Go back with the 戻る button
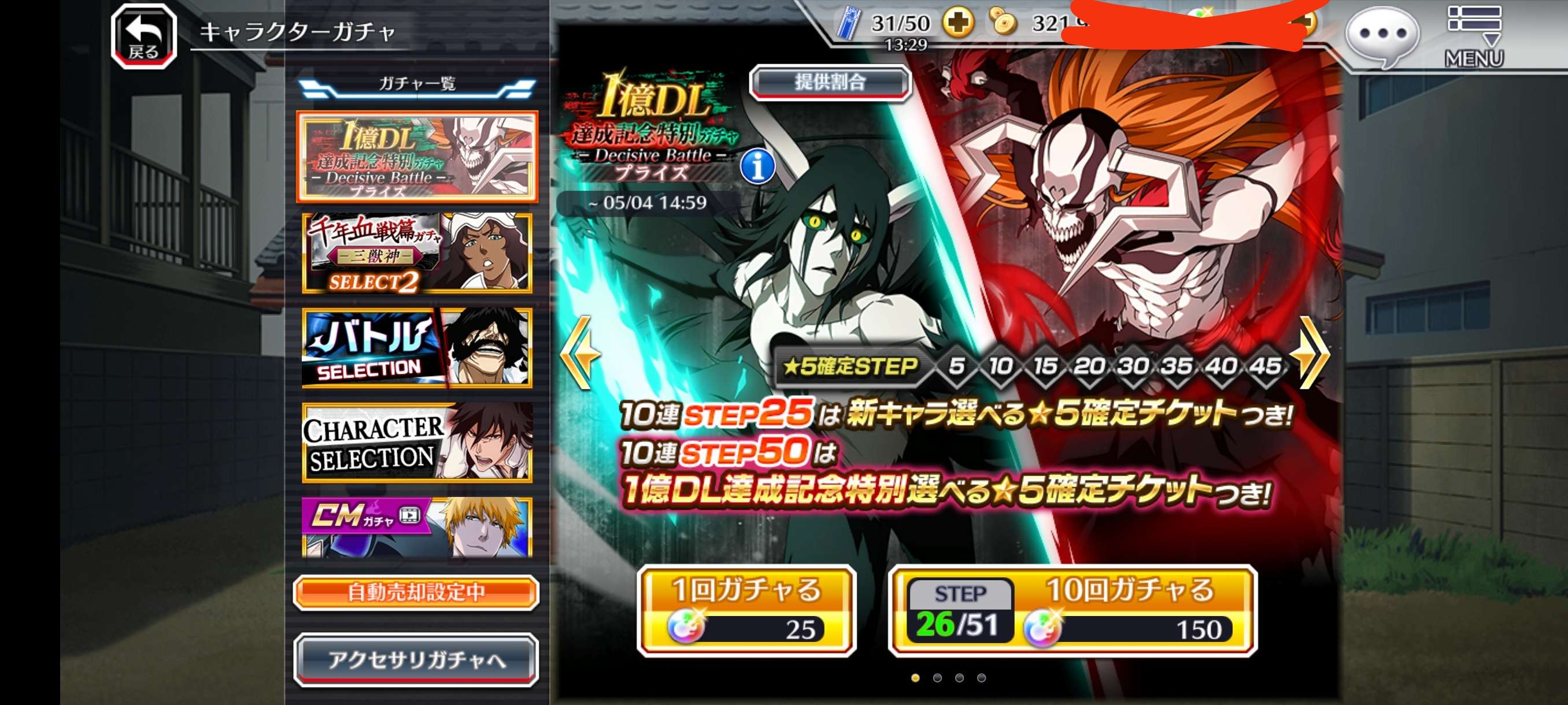 (x=143, y=36)
